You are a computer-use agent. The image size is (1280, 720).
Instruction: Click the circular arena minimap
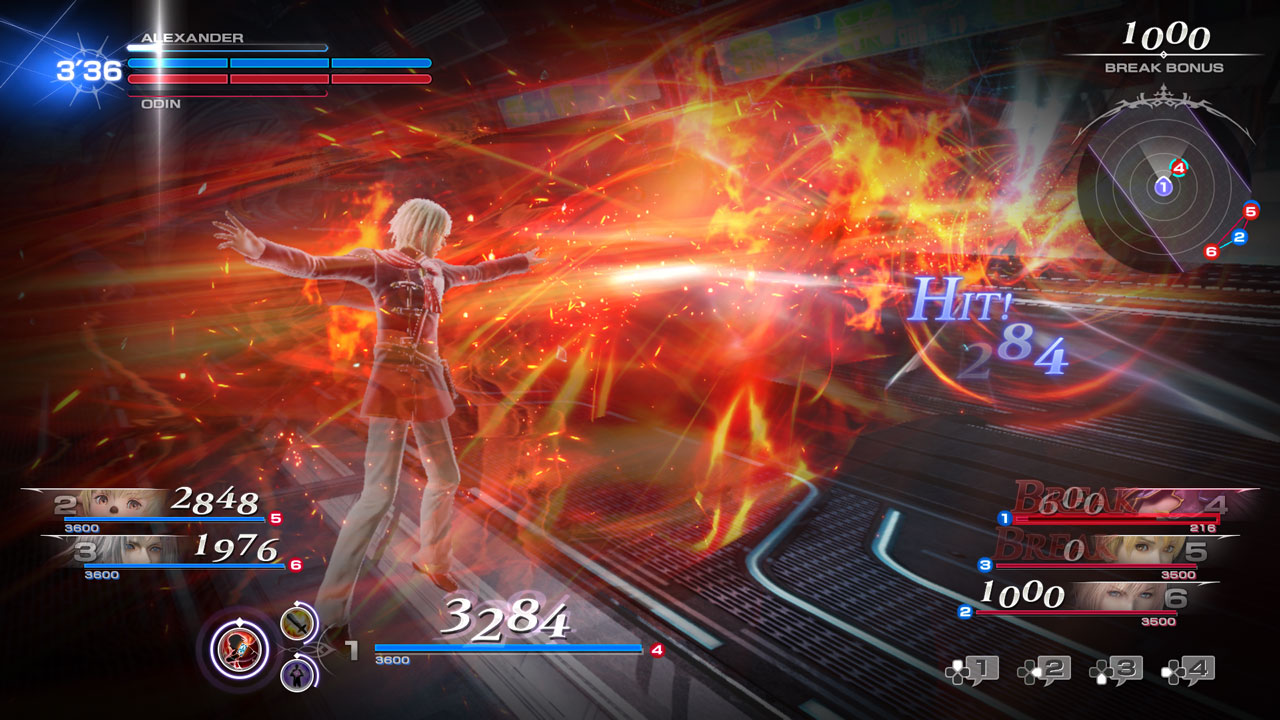pos(1163,187)
